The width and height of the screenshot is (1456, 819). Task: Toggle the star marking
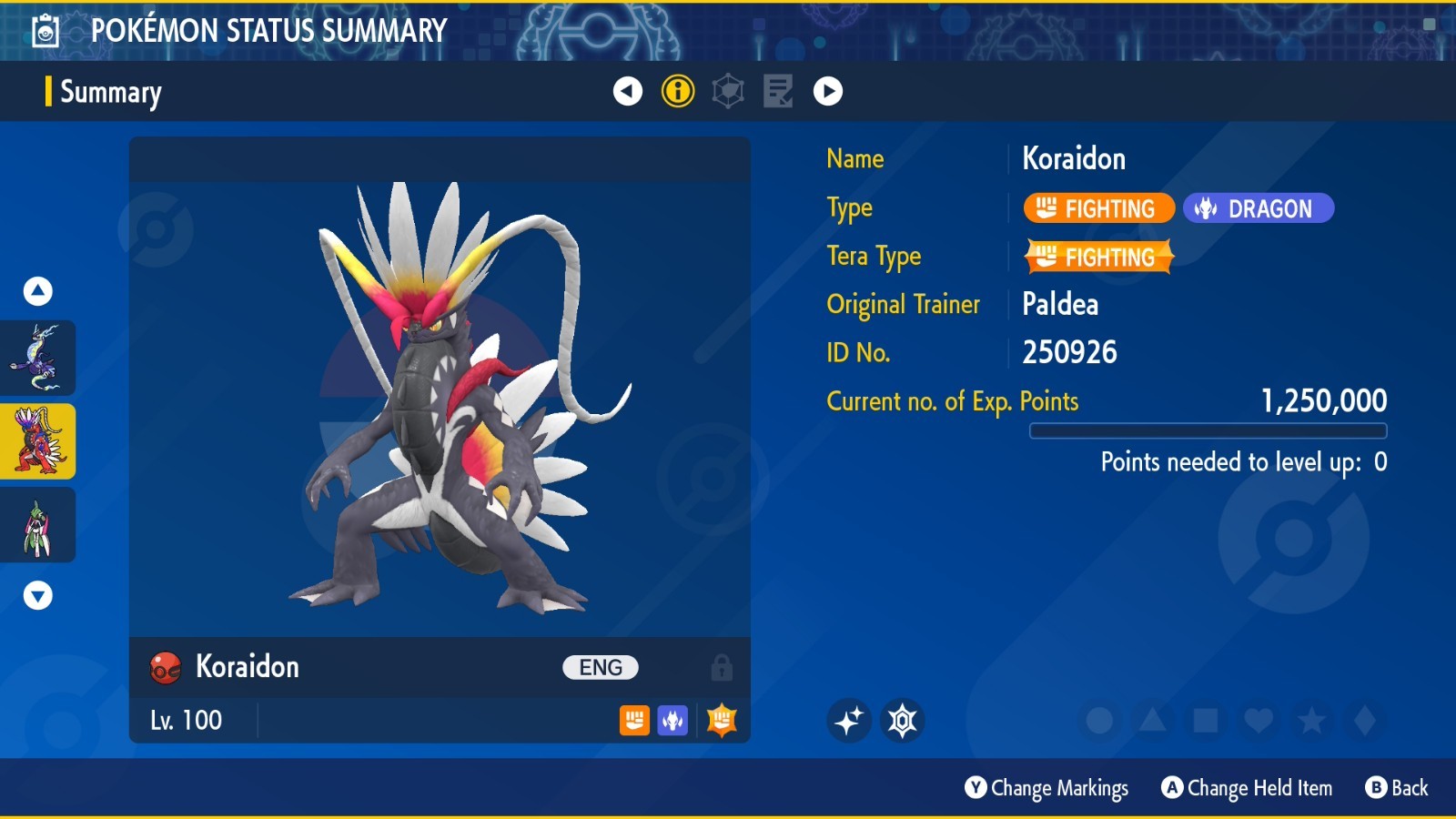(1311, 721)
